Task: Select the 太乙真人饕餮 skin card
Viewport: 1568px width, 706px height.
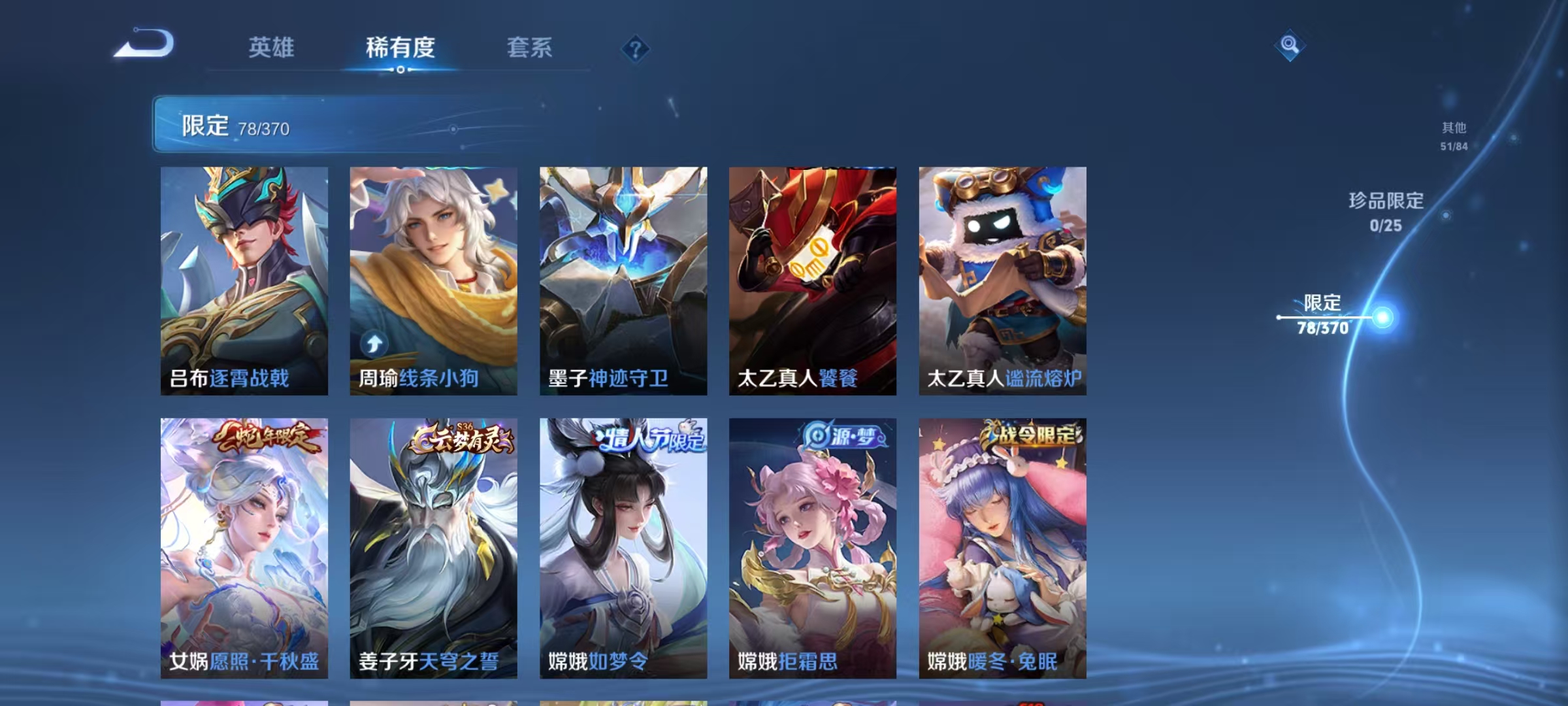Action: 812,278
